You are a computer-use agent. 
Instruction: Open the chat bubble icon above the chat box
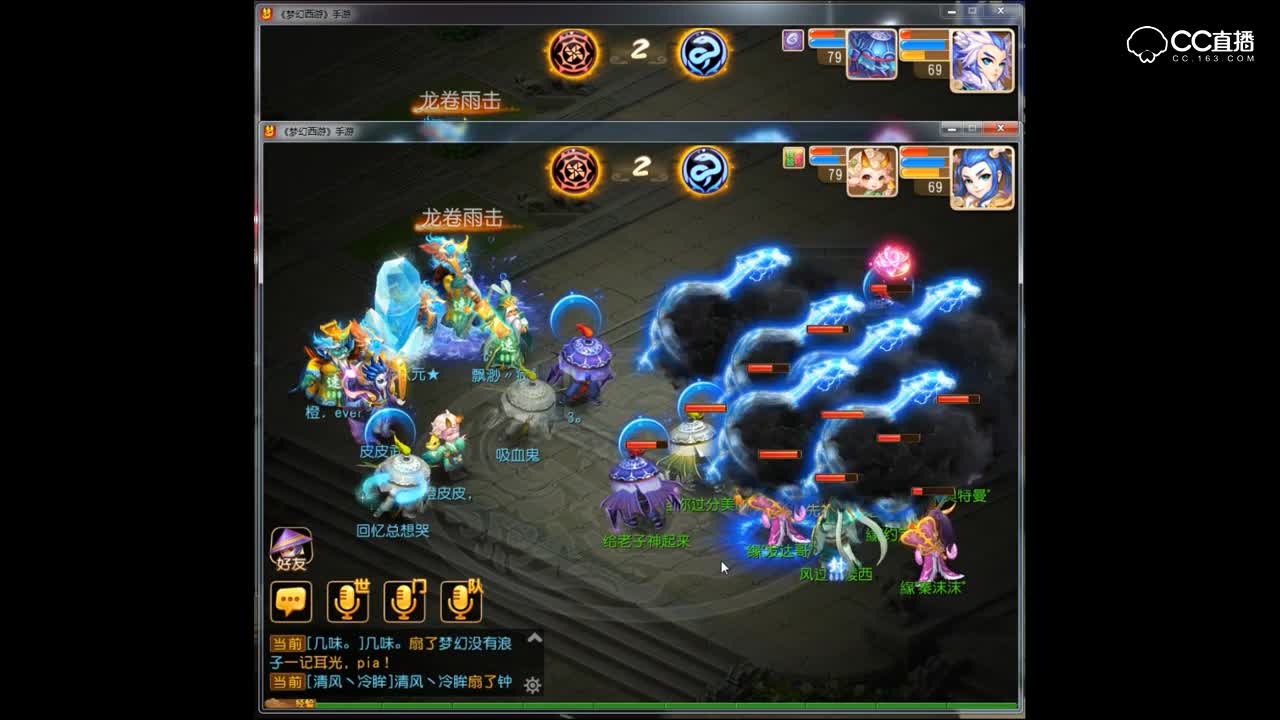click(290, 599)
